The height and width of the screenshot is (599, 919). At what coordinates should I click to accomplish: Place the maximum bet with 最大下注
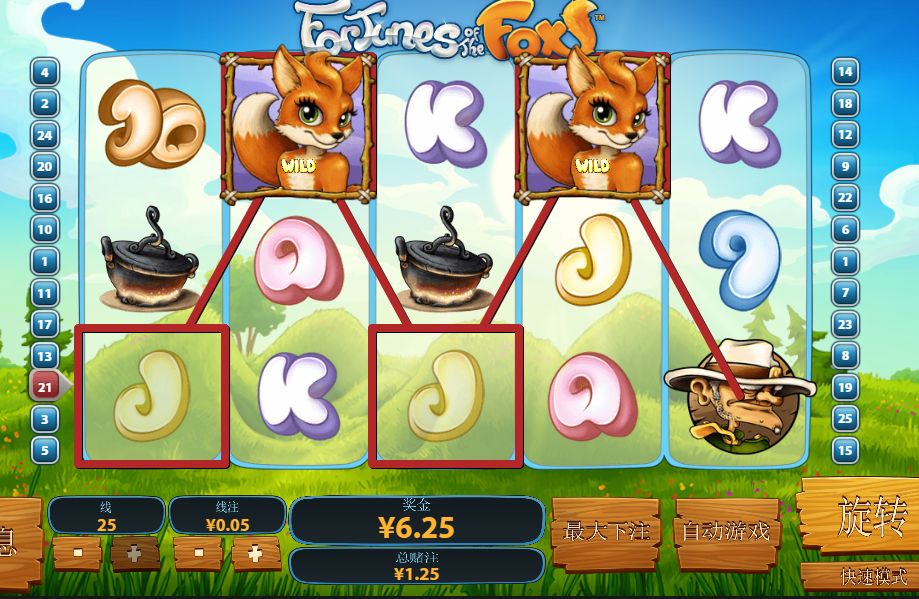[606, 532]
